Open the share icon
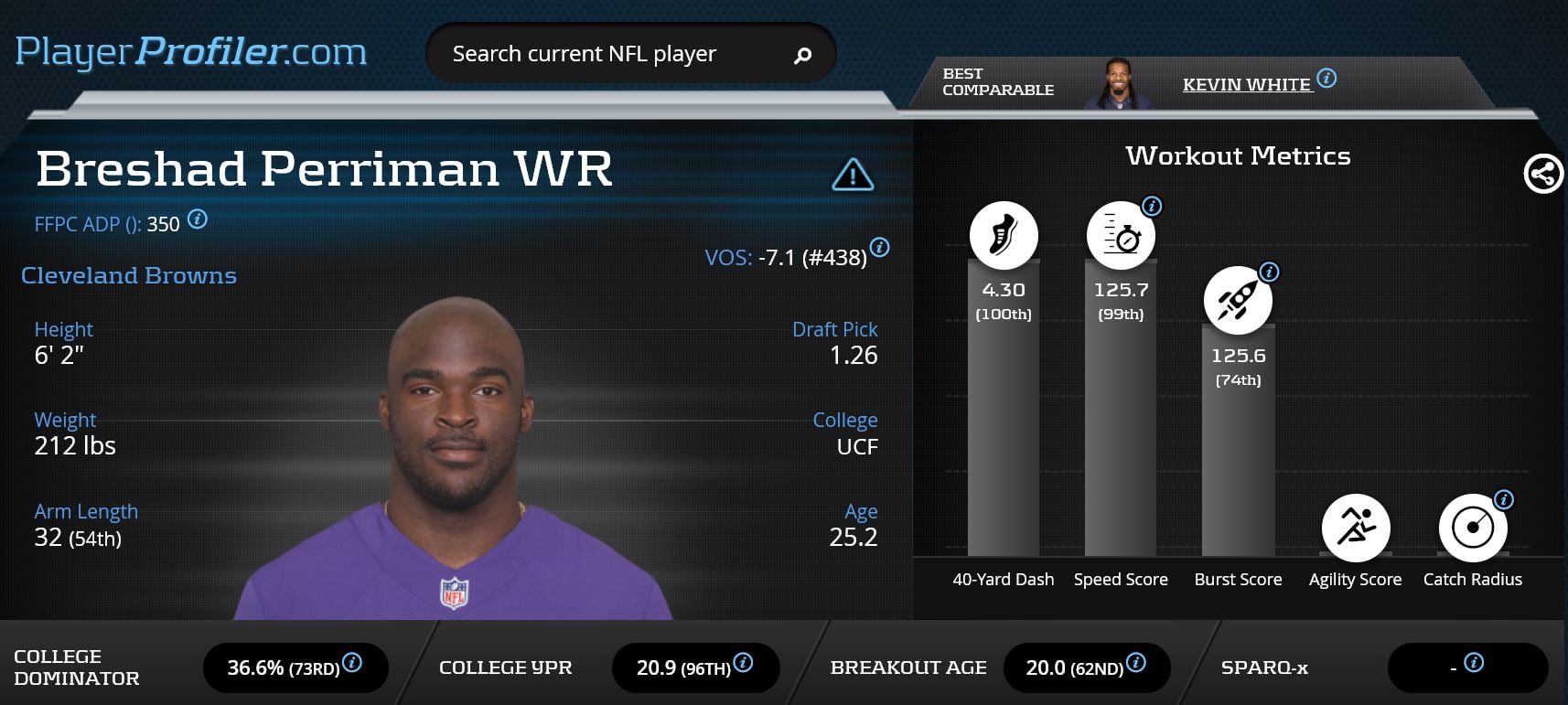This screenshot has height=705, width=1568. [x=1542, y=174]
